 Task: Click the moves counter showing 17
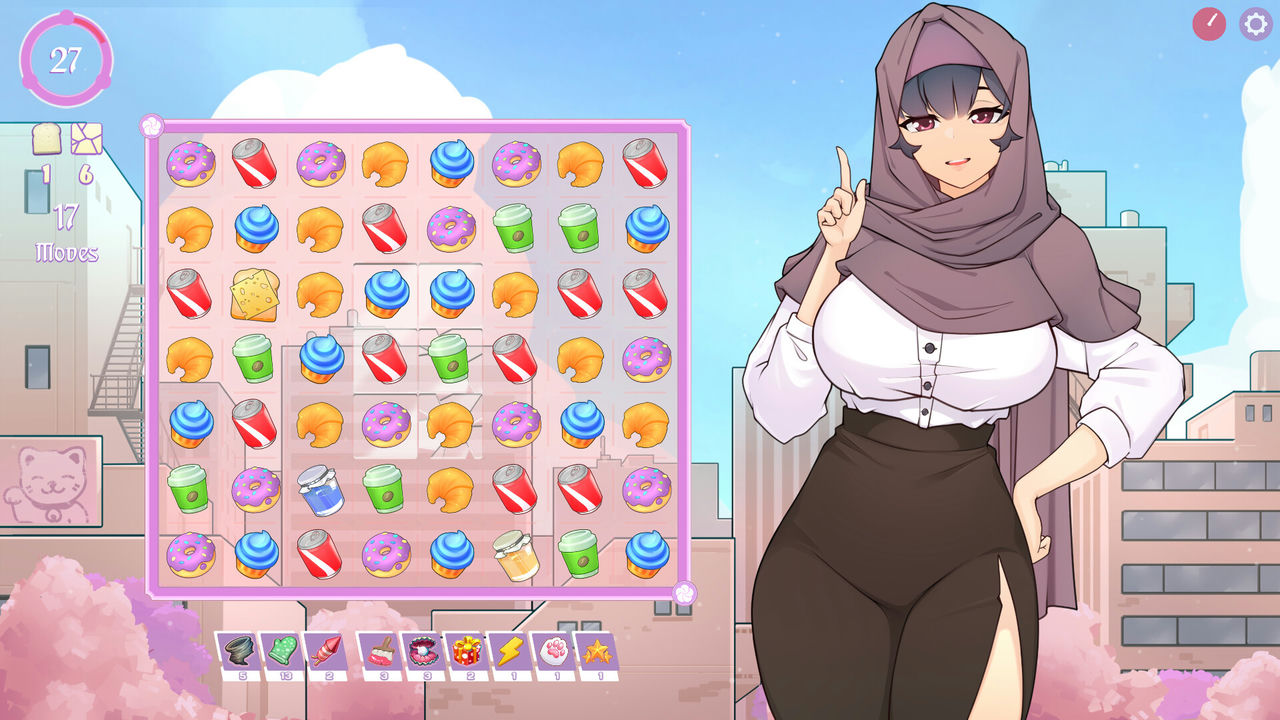click(67, 232)
